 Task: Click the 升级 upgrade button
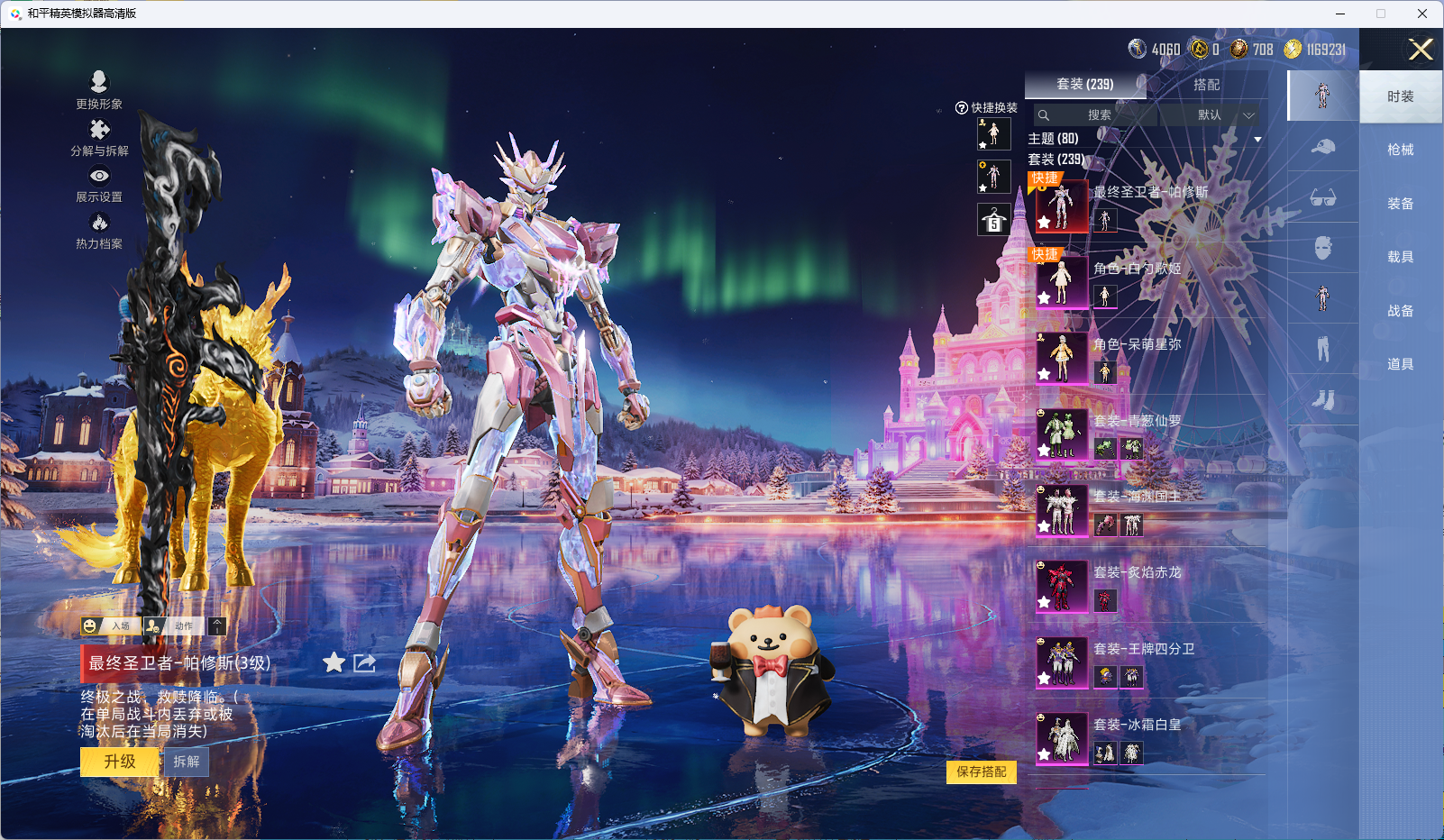click(x=120, y=762)
